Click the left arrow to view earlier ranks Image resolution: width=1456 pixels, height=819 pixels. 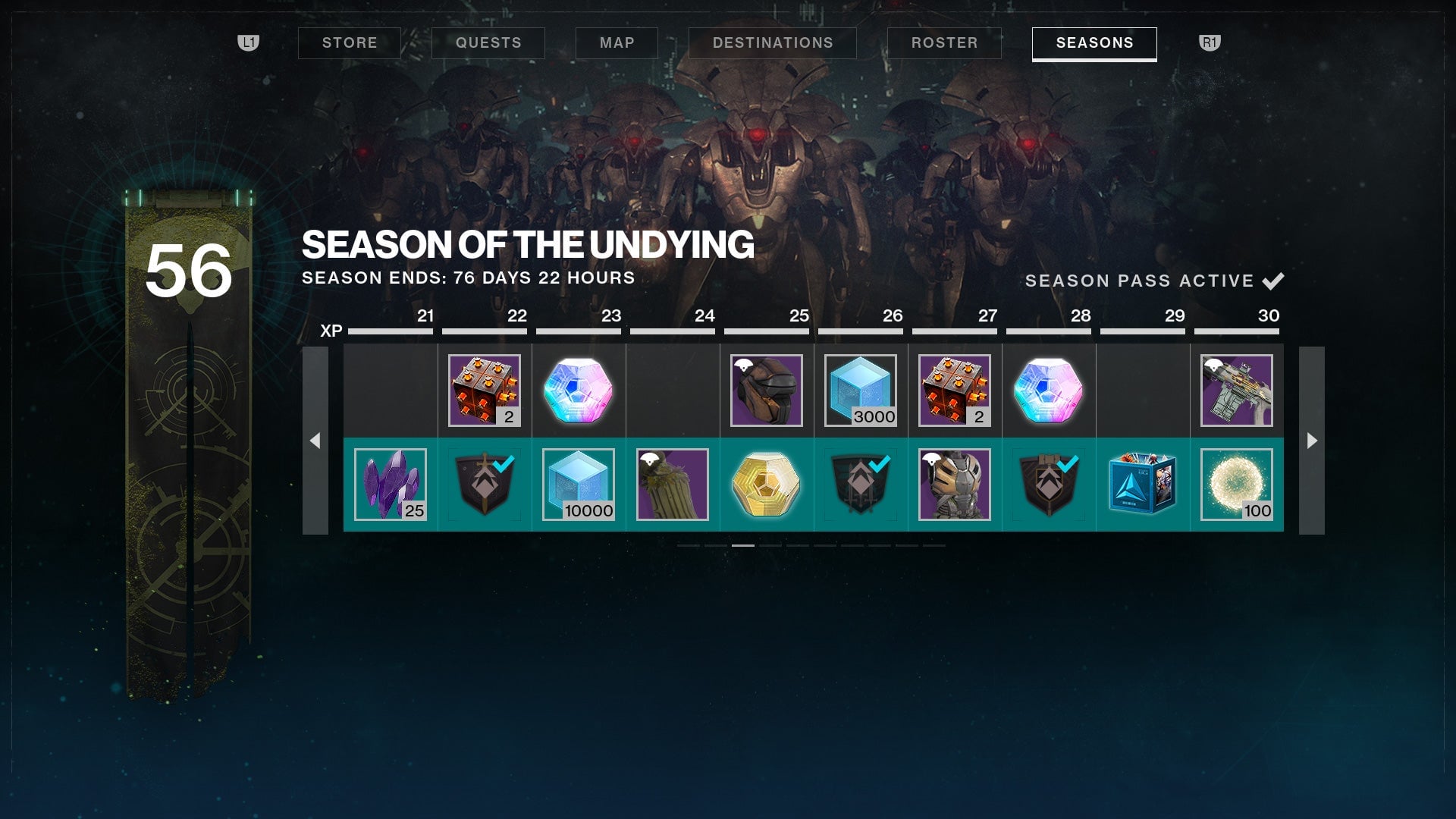(x=318, y=438)
